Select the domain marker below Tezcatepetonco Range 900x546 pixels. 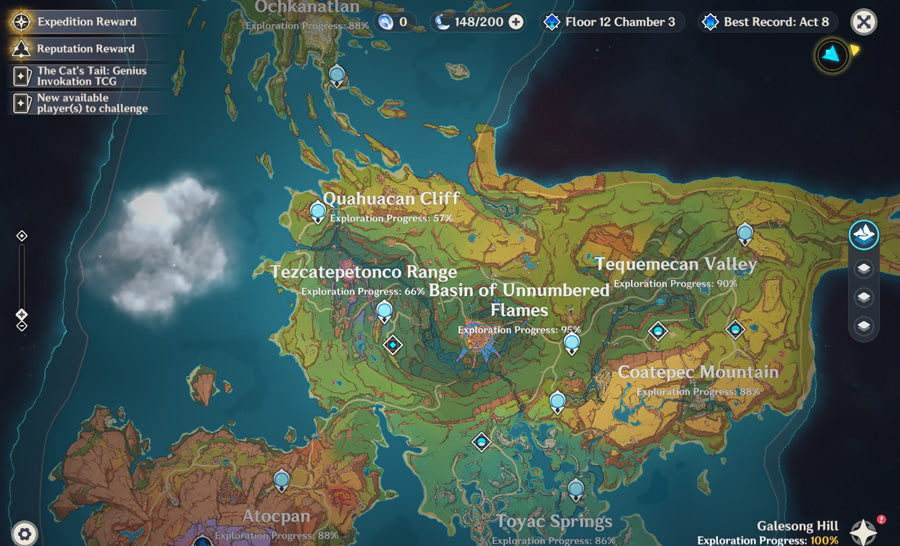[x=393, y=345]
